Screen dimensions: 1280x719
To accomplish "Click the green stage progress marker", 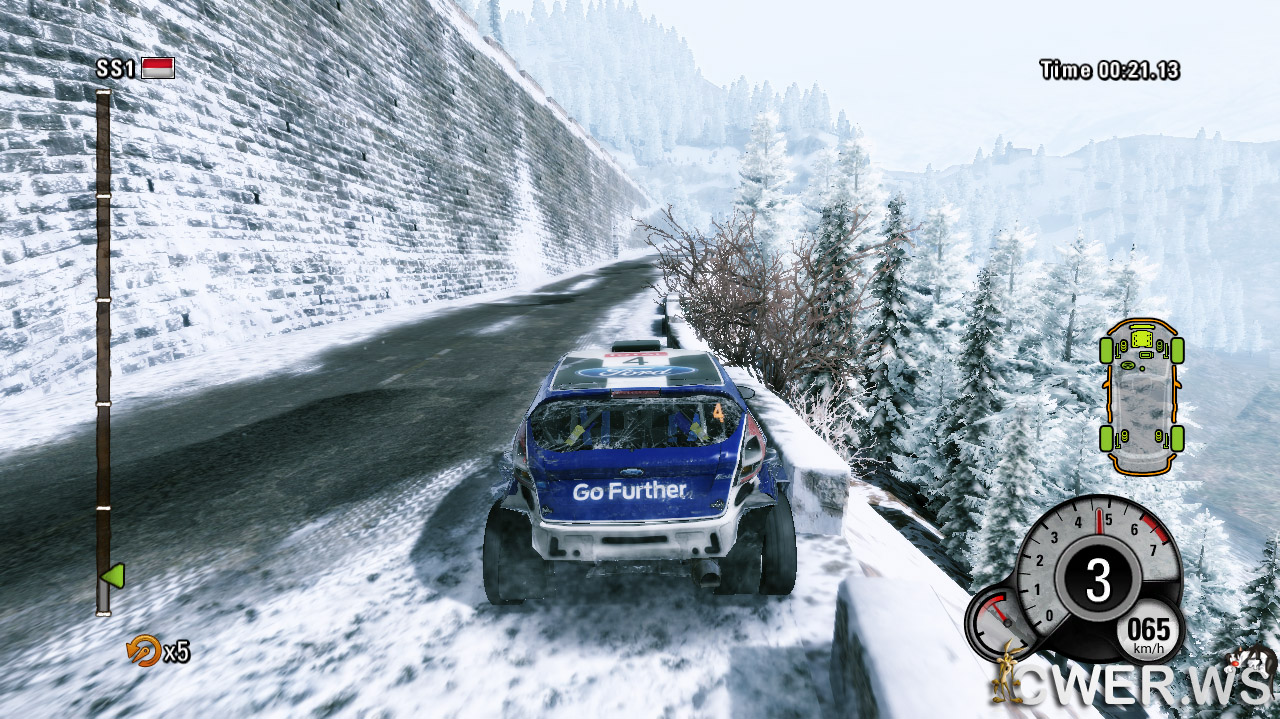I will [113, 576].
